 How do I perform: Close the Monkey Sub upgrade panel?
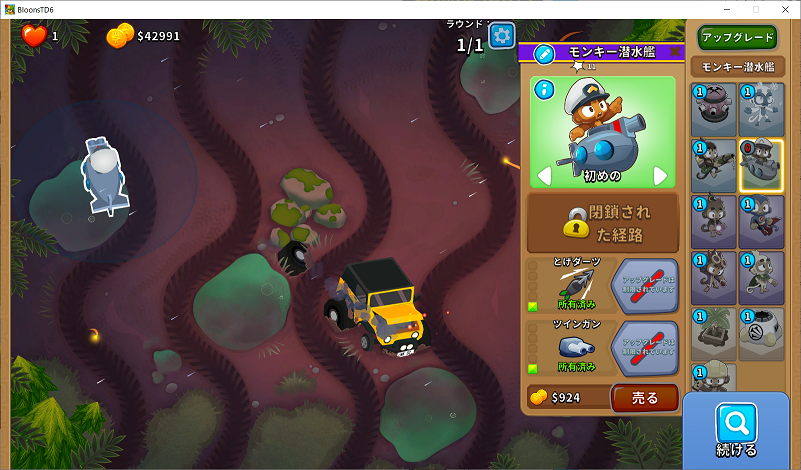pos(676,51)
